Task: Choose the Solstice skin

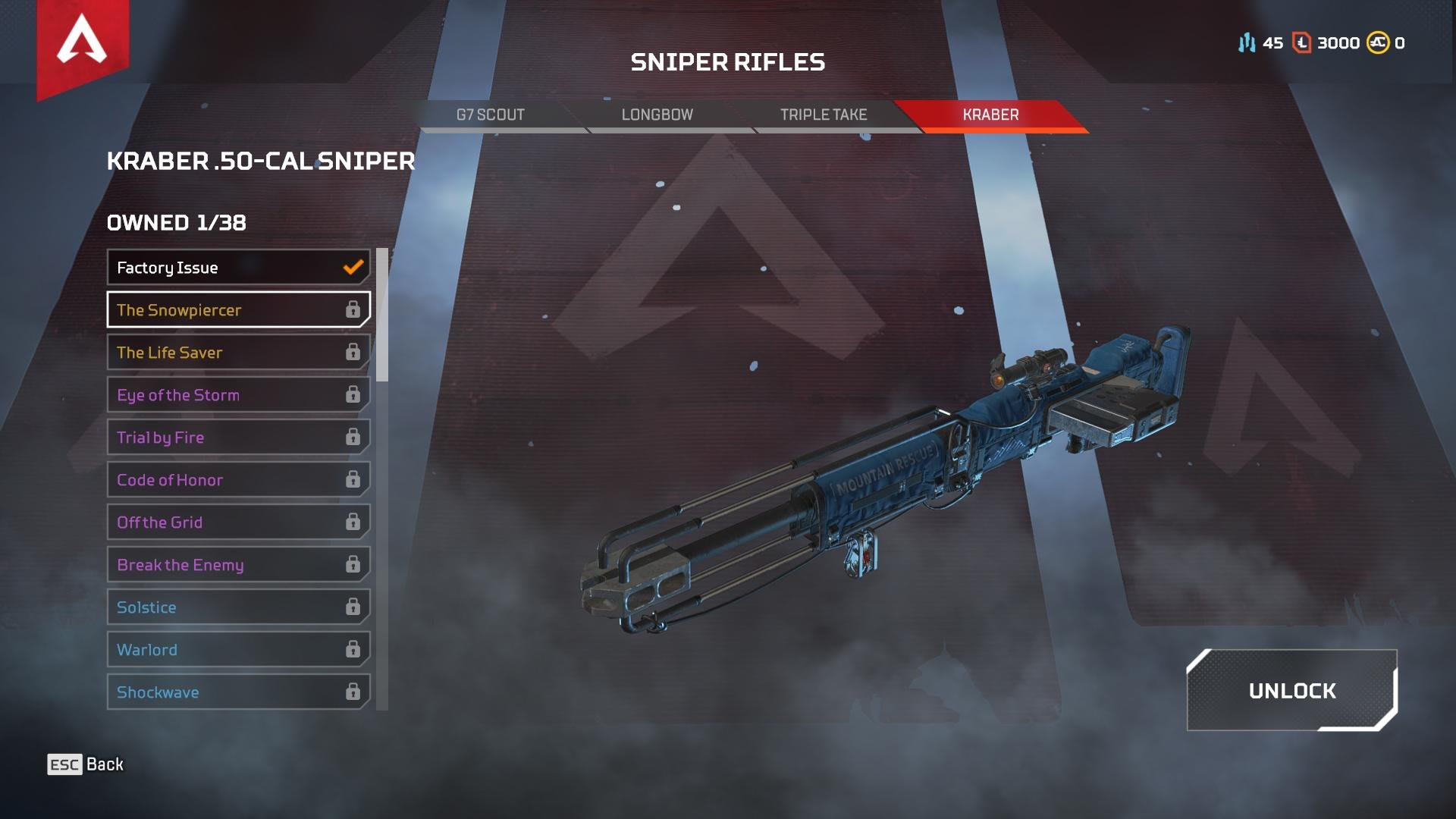Action: 238,607
